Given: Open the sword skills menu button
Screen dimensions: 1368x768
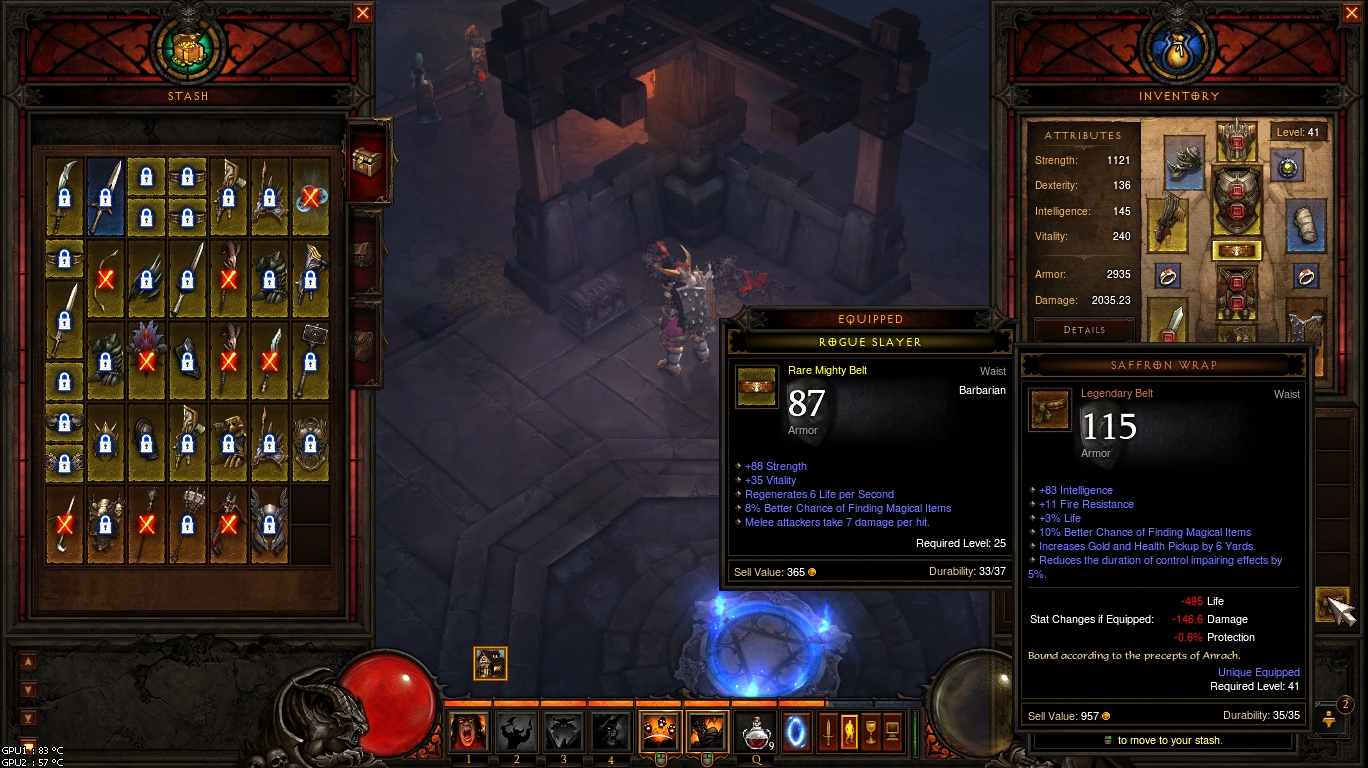Looking at the screenshot, I should pyautogui.click(x=829, y=732).
